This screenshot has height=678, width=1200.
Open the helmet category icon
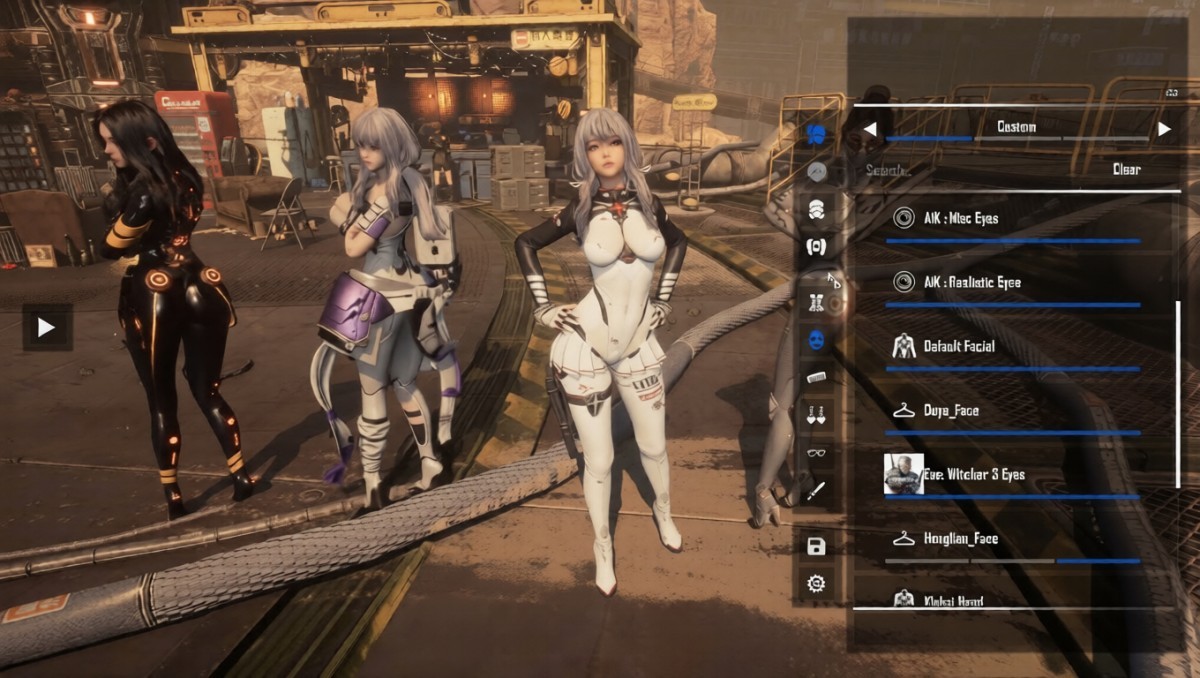816,209
